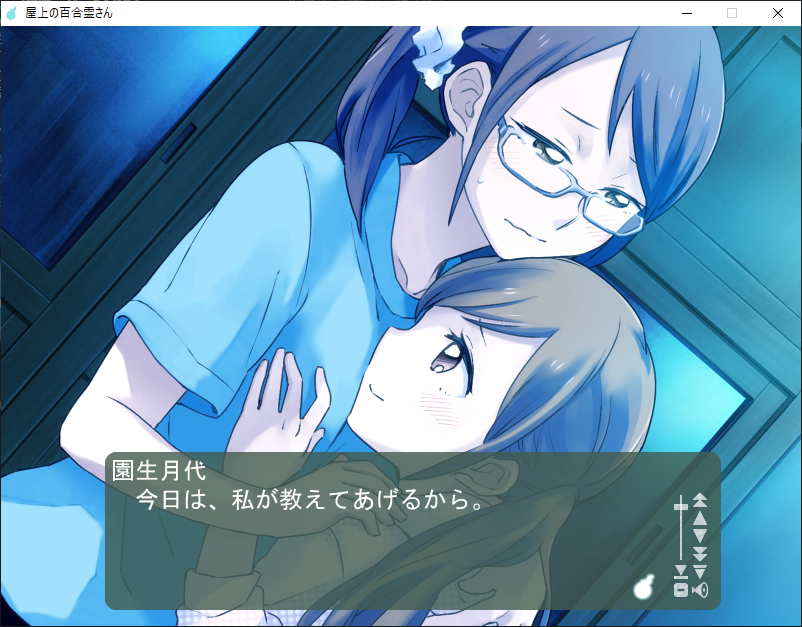The width and height of the screenshot is (802, 627).
Task: Click the megaphone voice icon
Action: tap(700, 590)
